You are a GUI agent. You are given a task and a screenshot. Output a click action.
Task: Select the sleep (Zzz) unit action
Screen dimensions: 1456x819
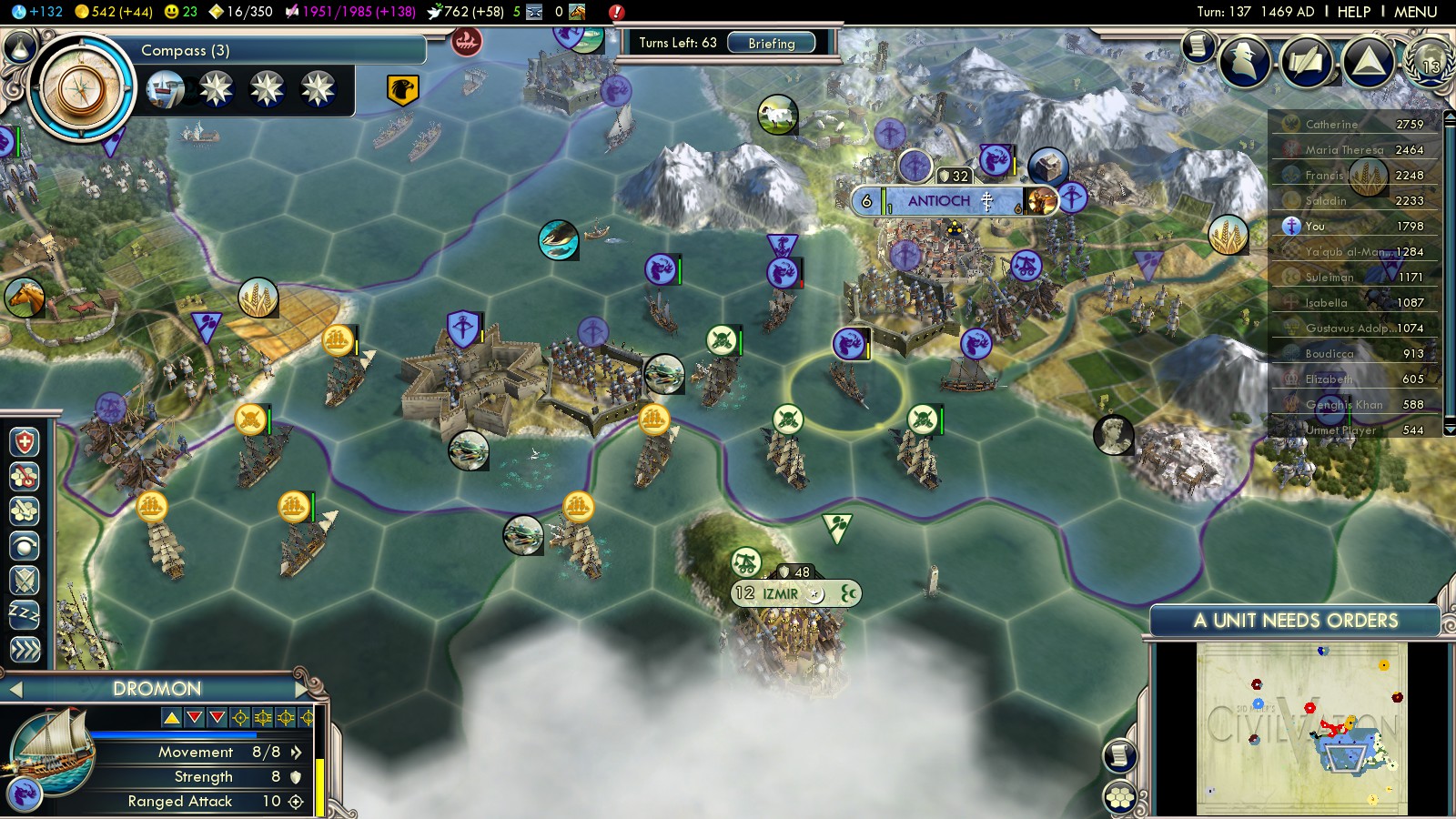(x=25, y=614)
